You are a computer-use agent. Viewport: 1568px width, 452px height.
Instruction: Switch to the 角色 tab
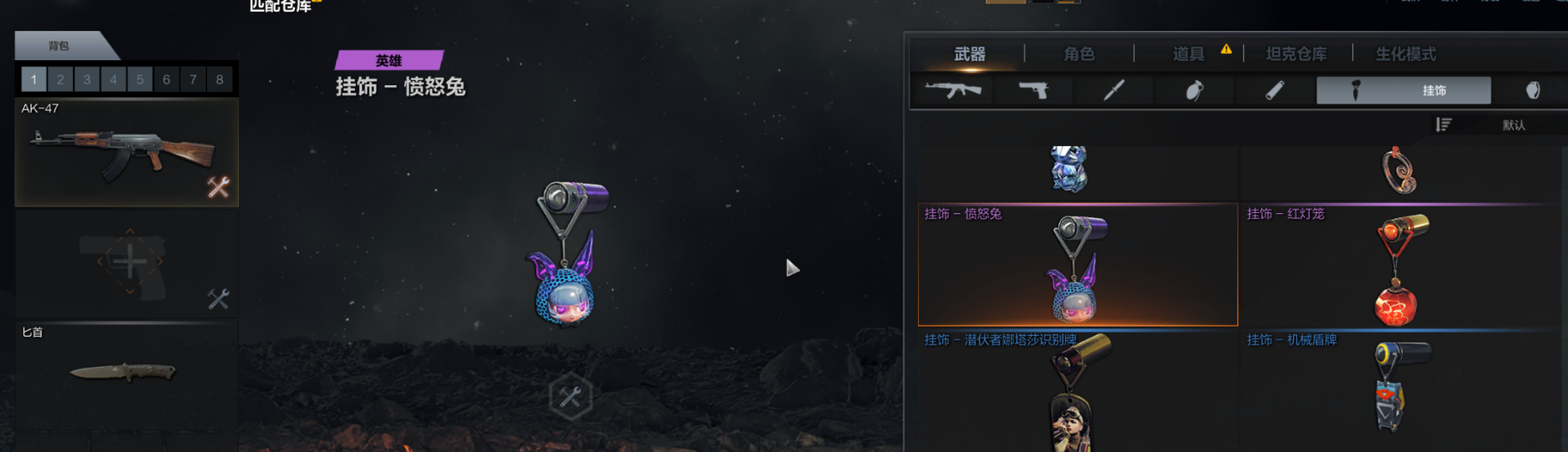tap(1078, 54)
